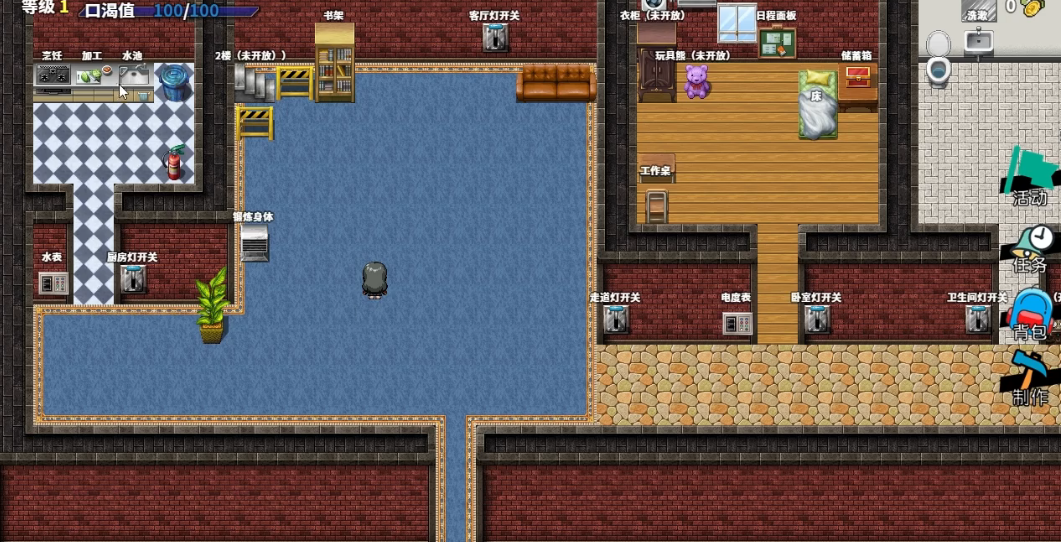The image size is (1061, 542).
Task: Open the 背包 backpack inventory
Action: click(1030, 314)
